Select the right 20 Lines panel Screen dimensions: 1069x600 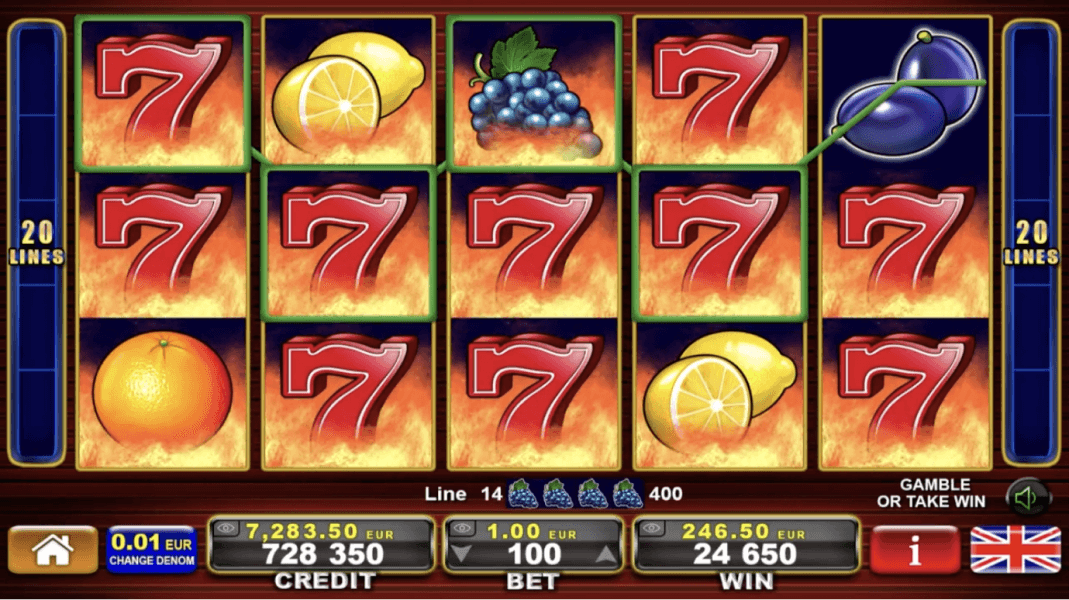tap(1031, 245)
